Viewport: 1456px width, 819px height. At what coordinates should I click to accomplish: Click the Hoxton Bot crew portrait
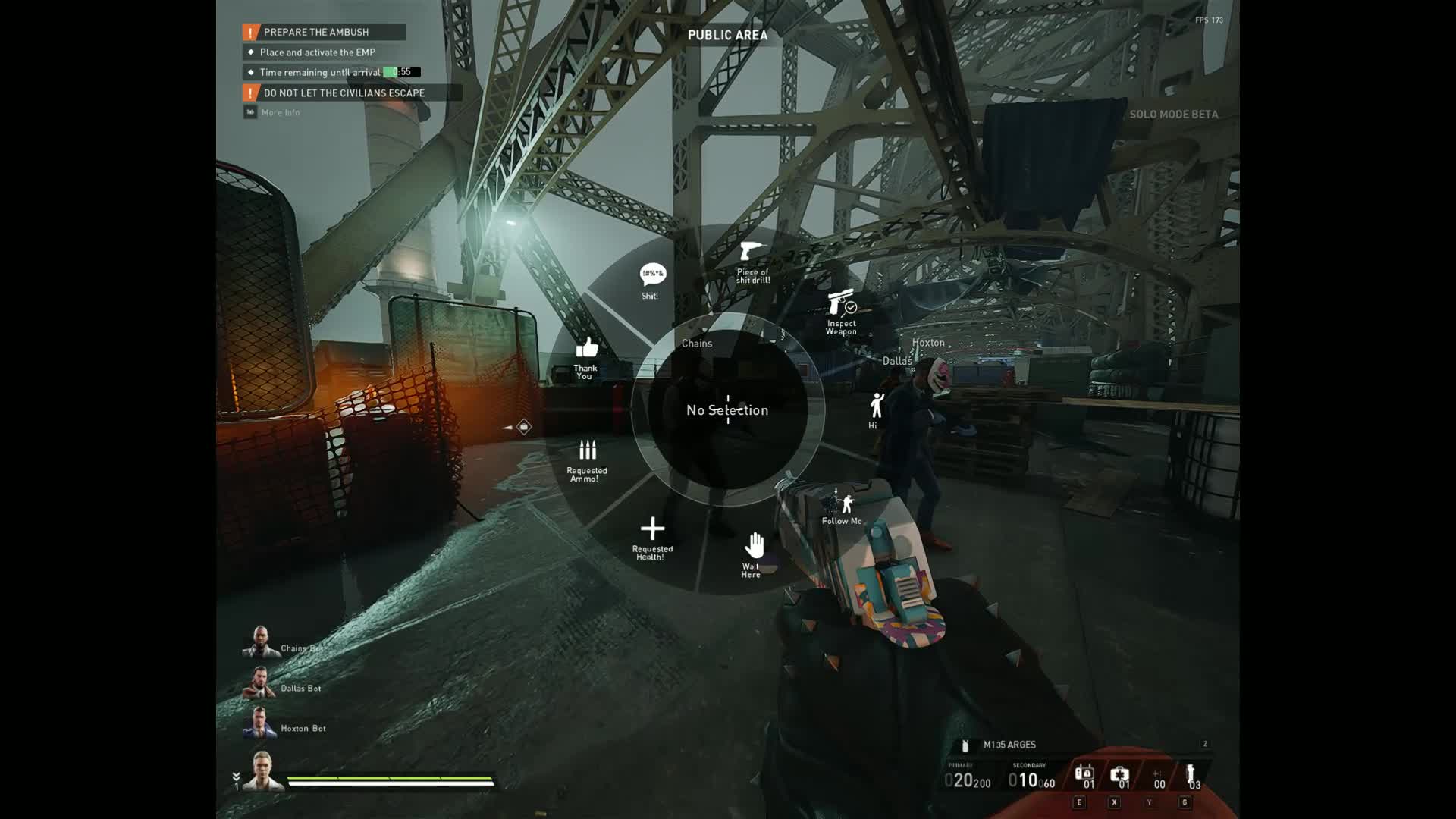click(259, 723)
